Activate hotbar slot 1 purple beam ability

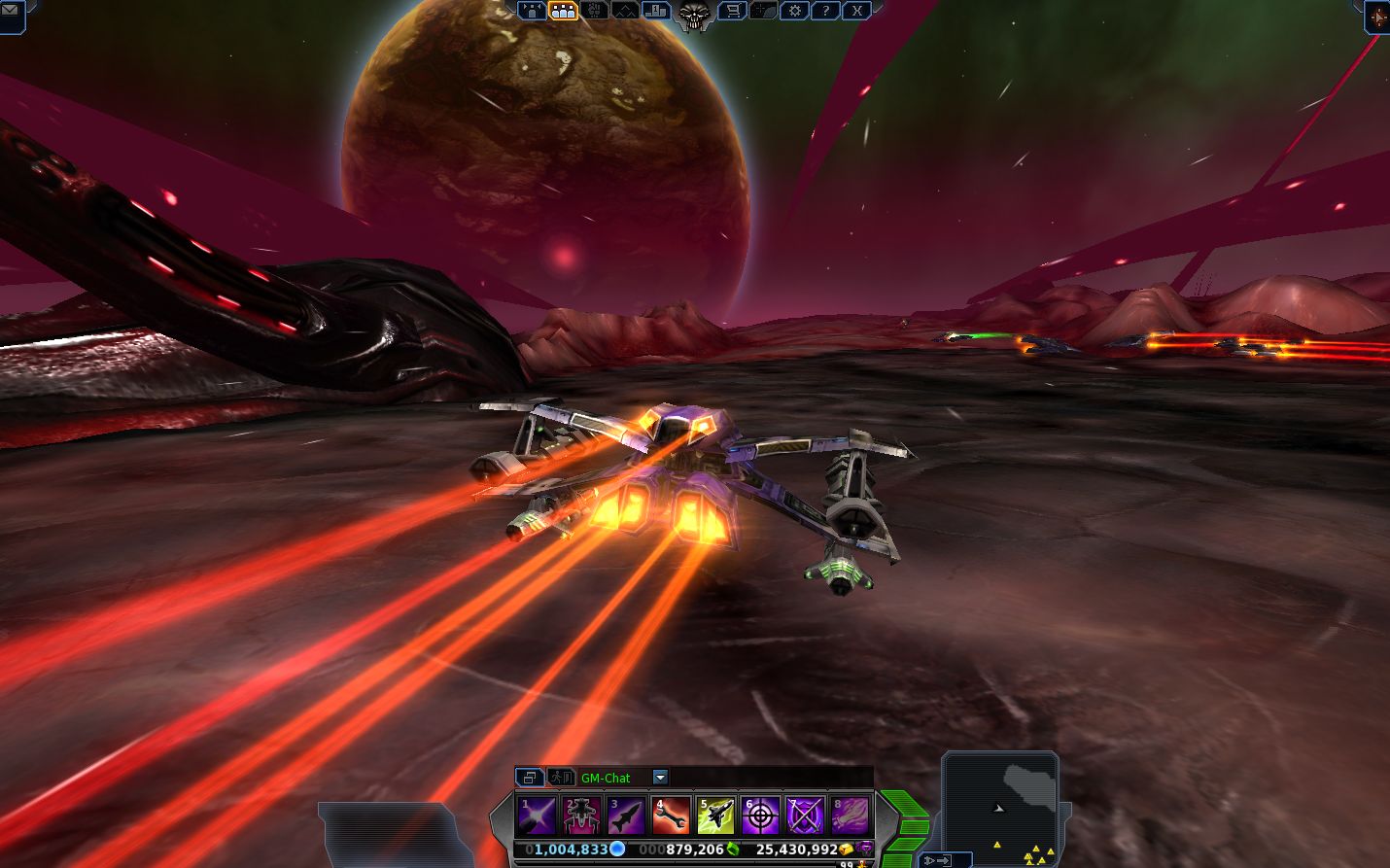pyautogui.click(x=537, y=816)
